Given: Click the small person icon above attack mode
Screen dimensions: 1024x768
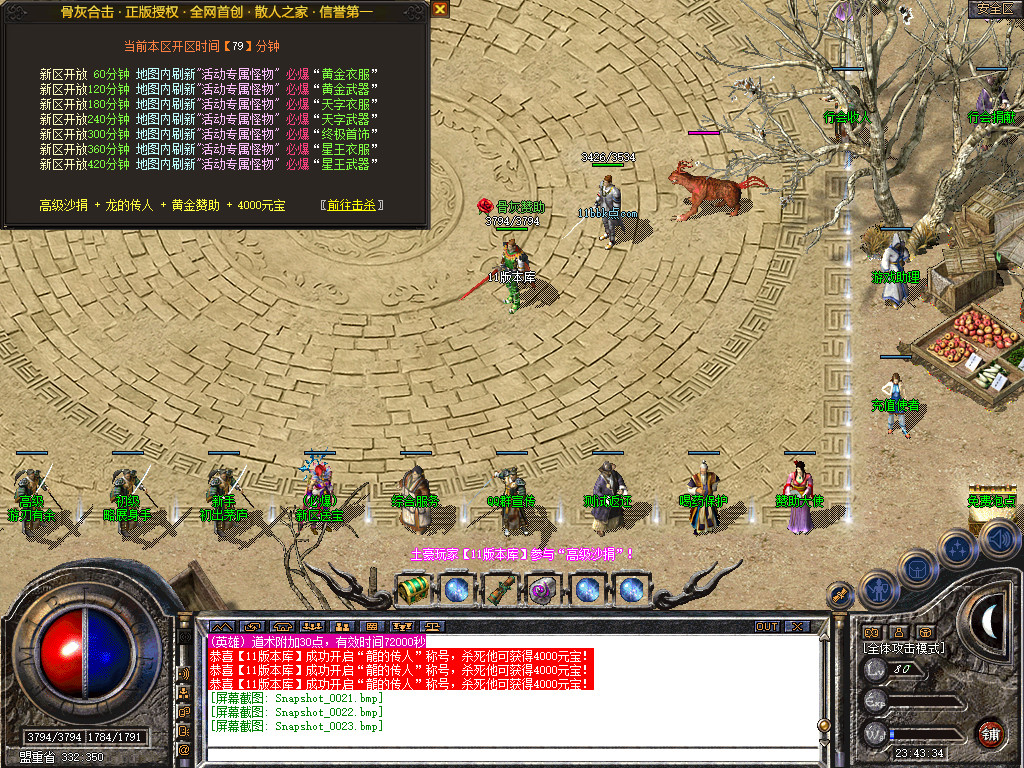Looking at the screenshot, I should point(898,632).
